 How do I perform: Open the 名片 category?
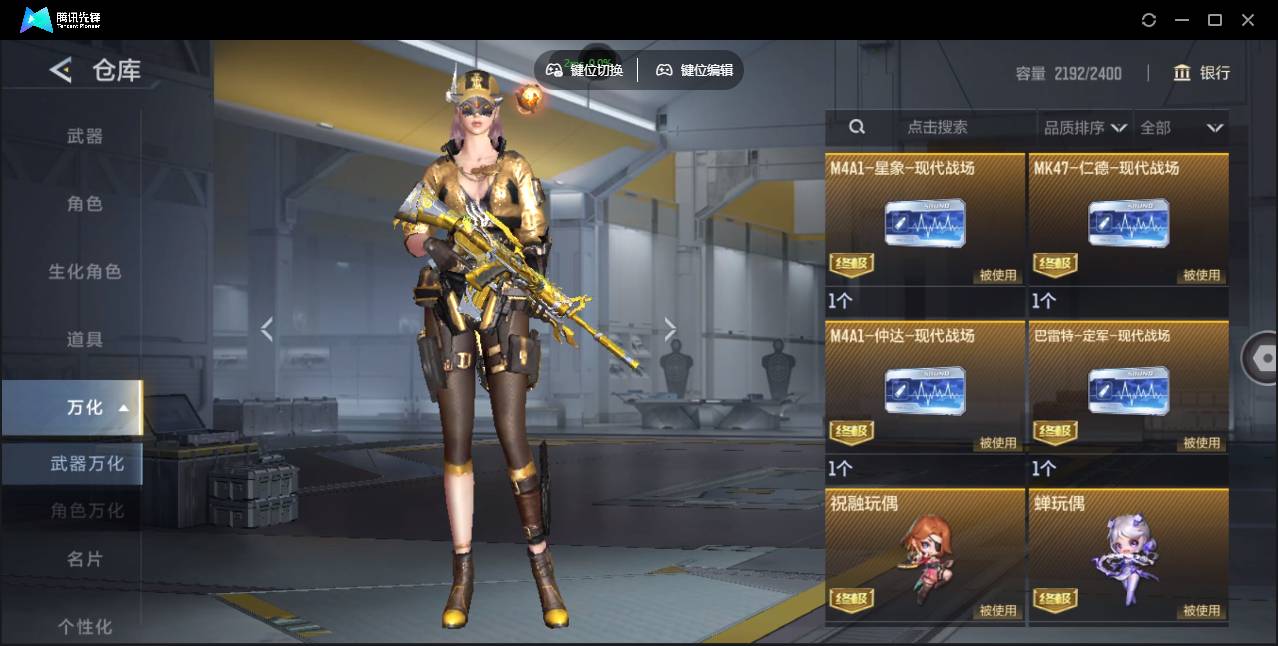pyautogui.click(x=85, y=559)
